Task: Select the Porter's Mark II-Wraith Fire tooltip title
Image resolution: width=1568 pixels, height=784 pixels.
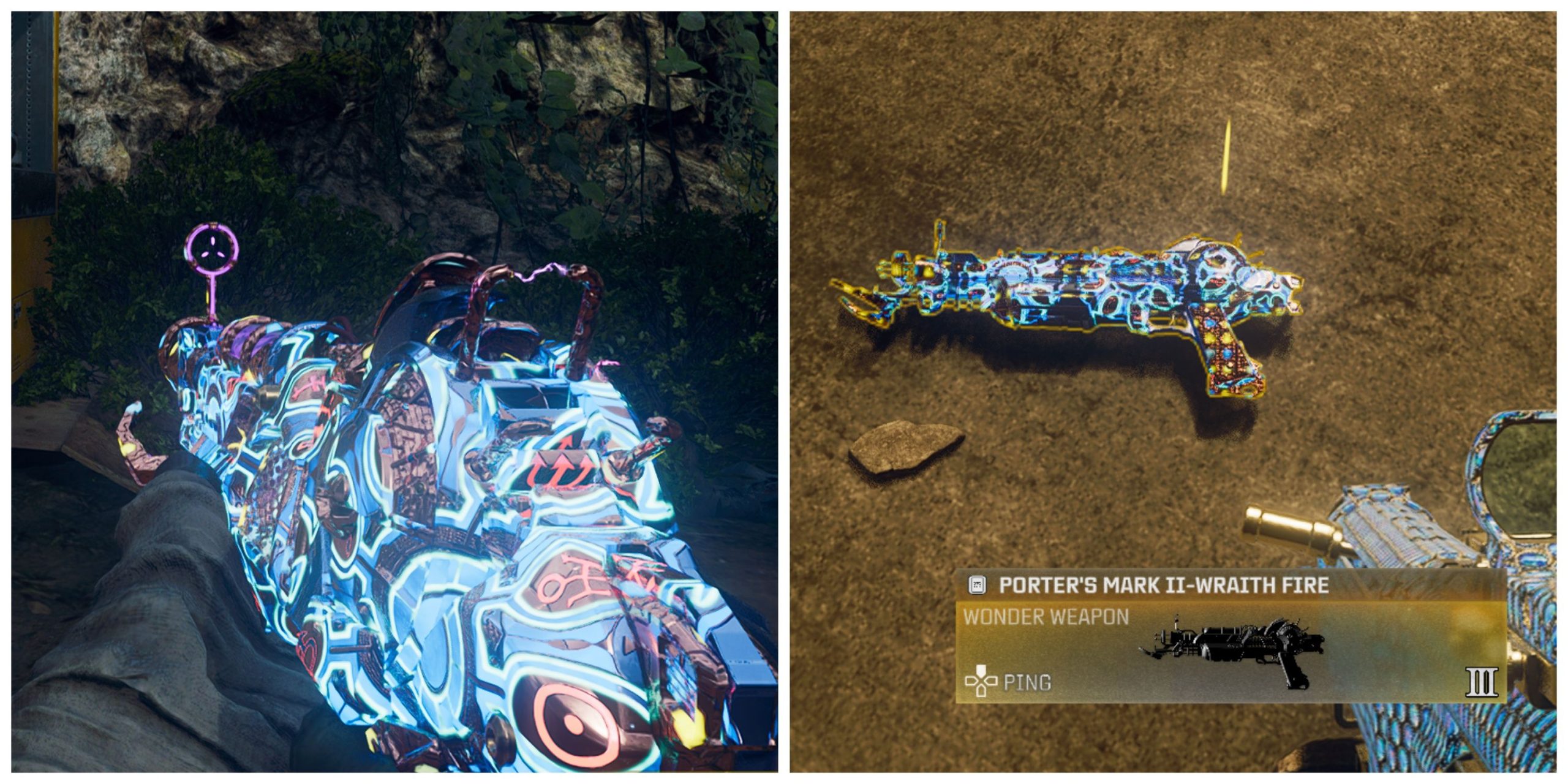Action: tap(1164, 586)
